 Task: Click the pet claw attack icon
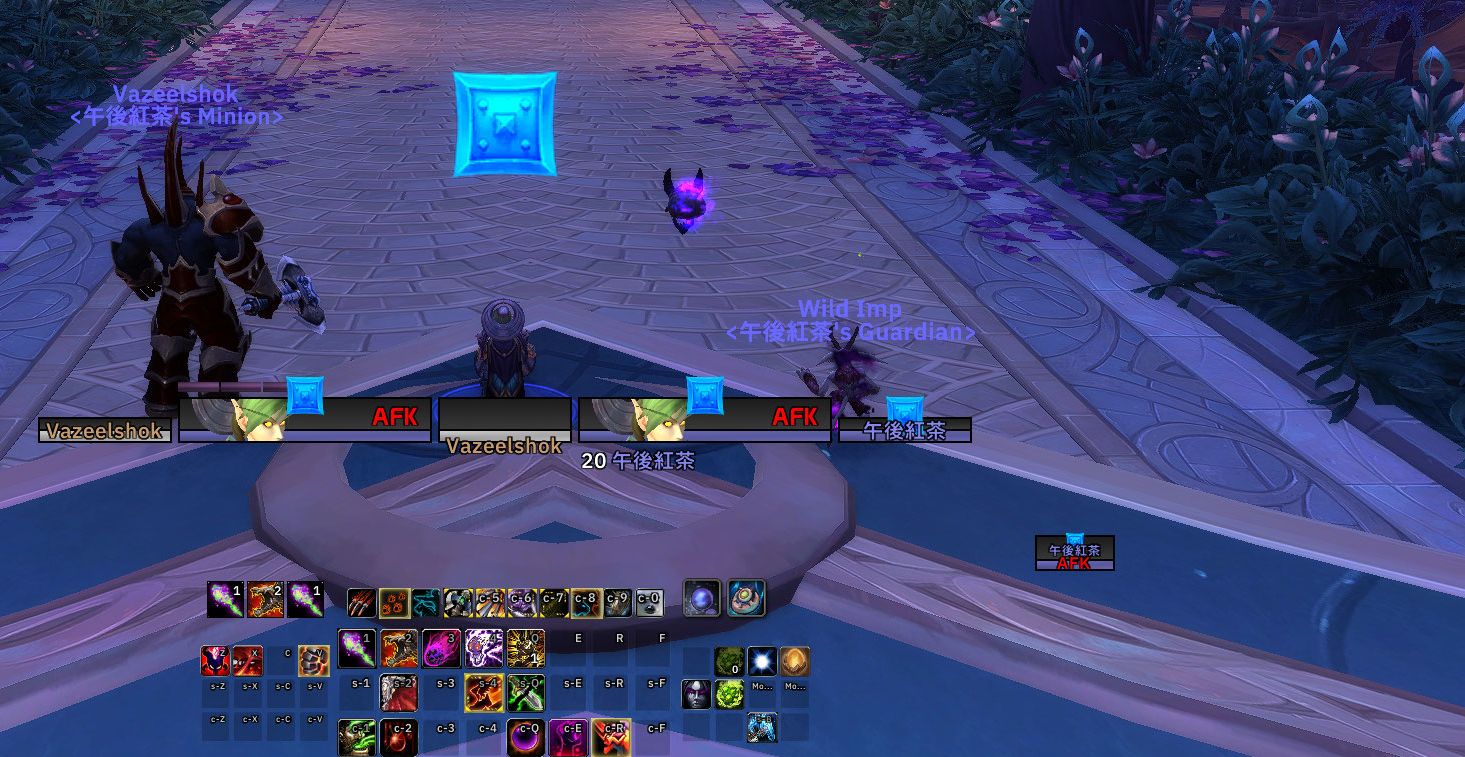362,603
